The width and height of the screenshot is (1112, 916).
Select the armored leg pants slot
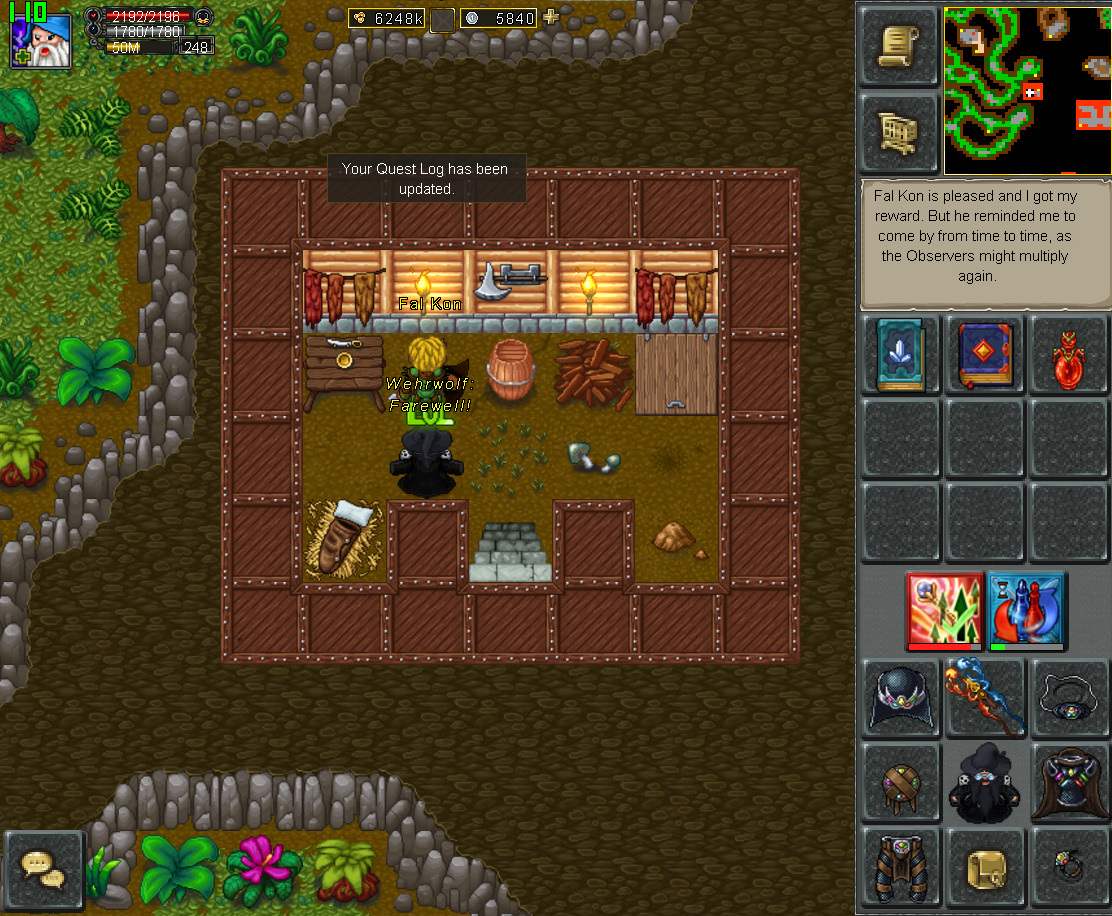tap(899, 866)
